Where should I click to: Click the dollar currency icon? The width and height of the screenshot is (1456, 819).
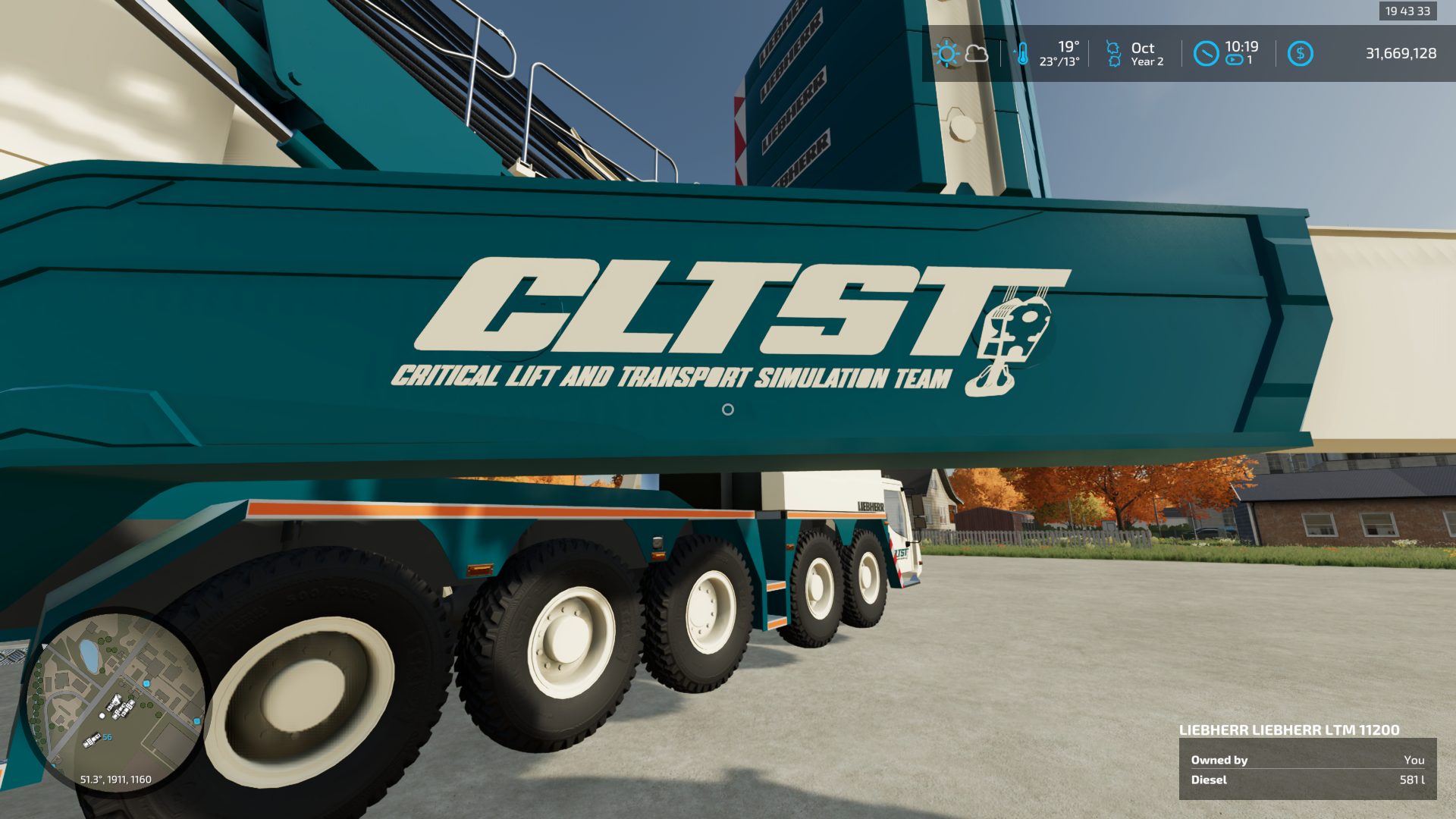point(1301,53)
